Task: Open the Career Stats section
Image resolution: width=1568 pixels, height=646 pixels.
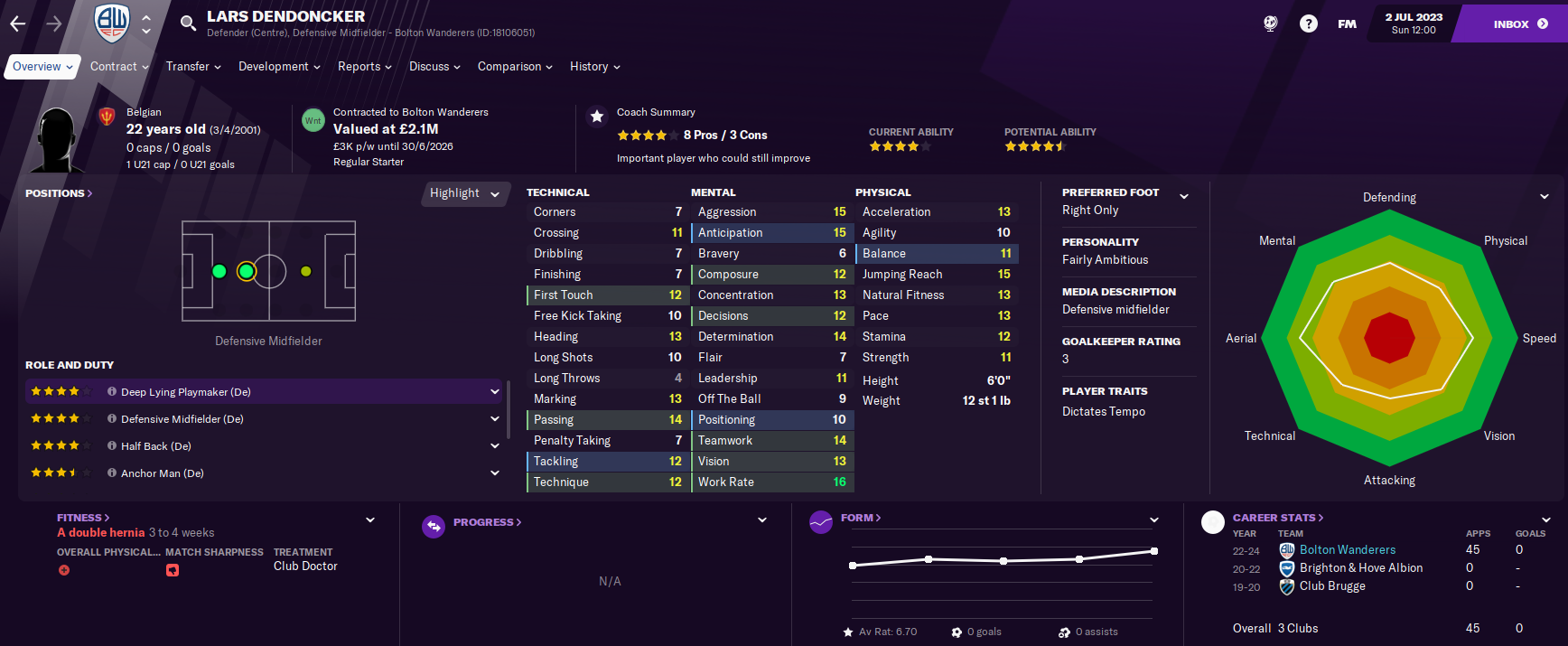Action: coord(1277,518)
